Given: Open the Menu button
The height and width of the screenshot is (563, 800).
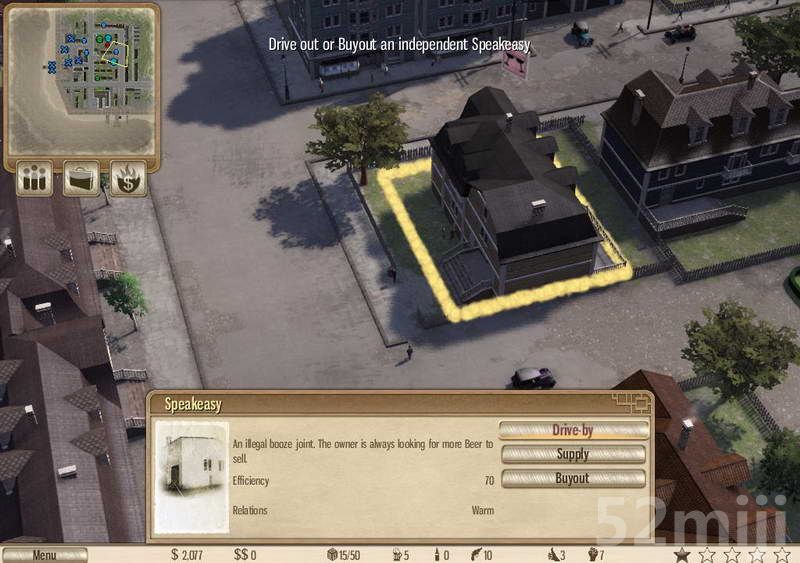Looking at the screenshot, I should pyautogui.click(x=44, y=555).
